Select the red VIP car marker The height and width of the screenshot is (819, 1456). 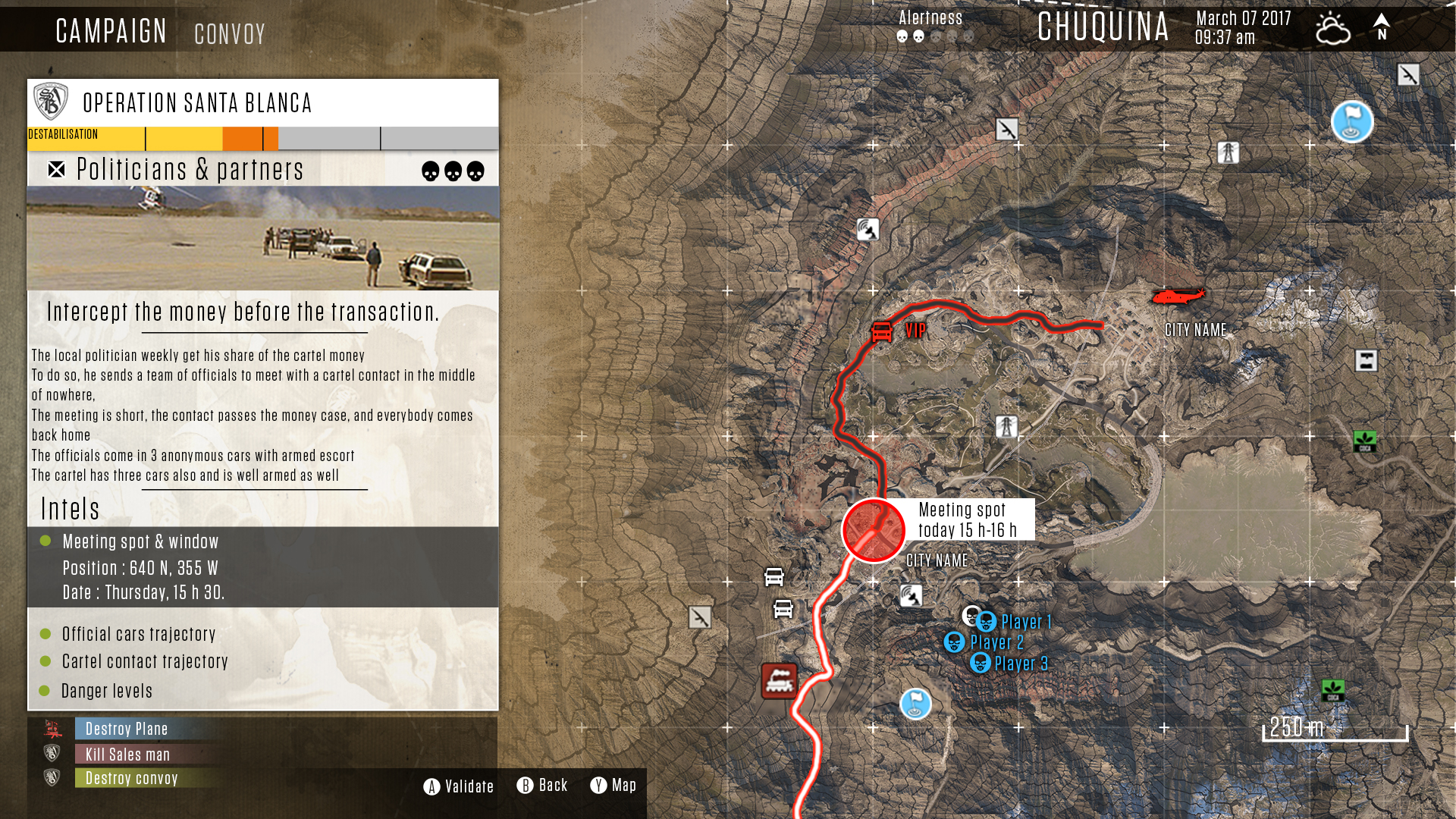pos(882,331)
